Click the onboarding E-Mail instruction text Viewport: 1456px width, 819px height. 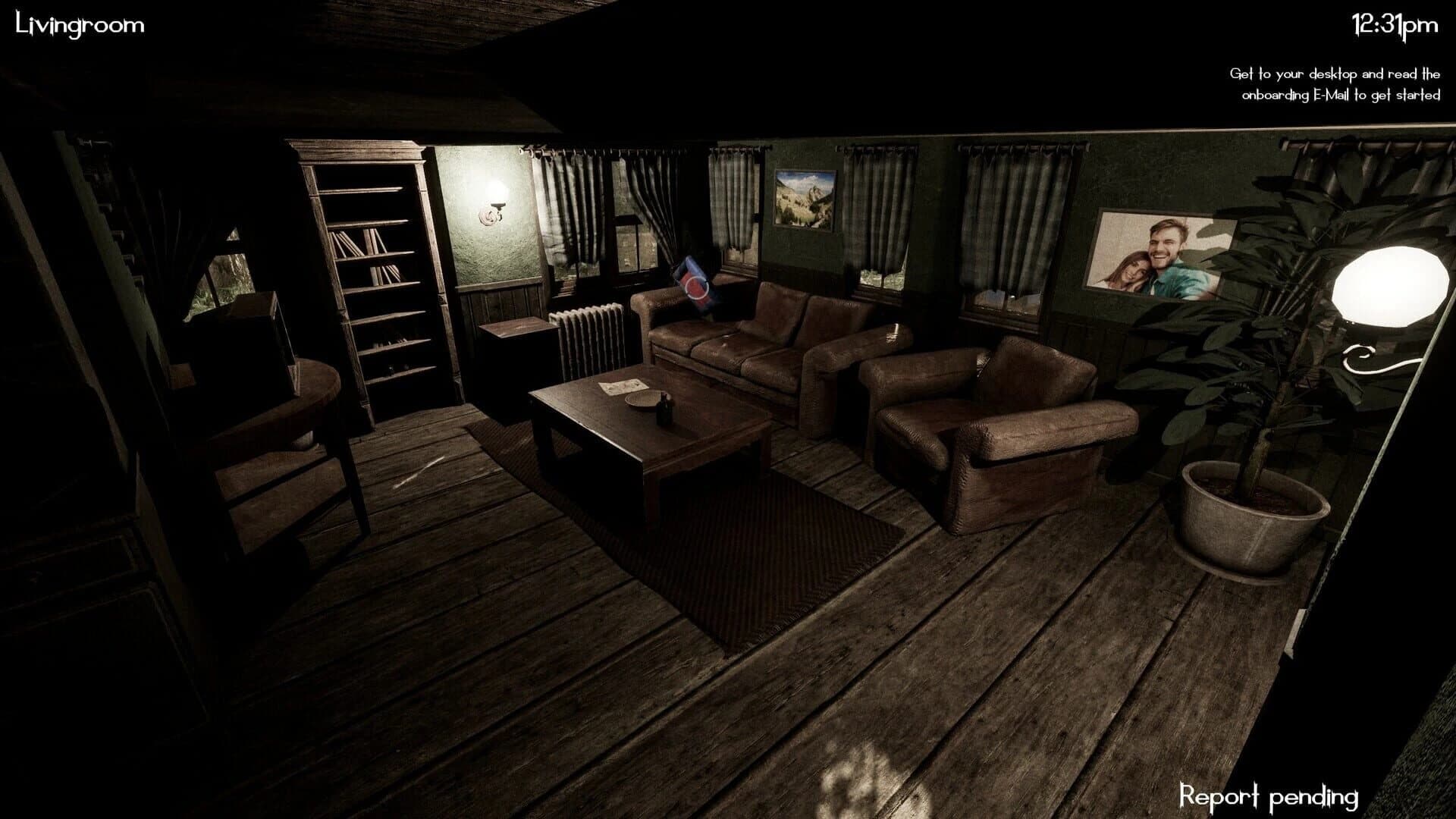click(1335, 83)
